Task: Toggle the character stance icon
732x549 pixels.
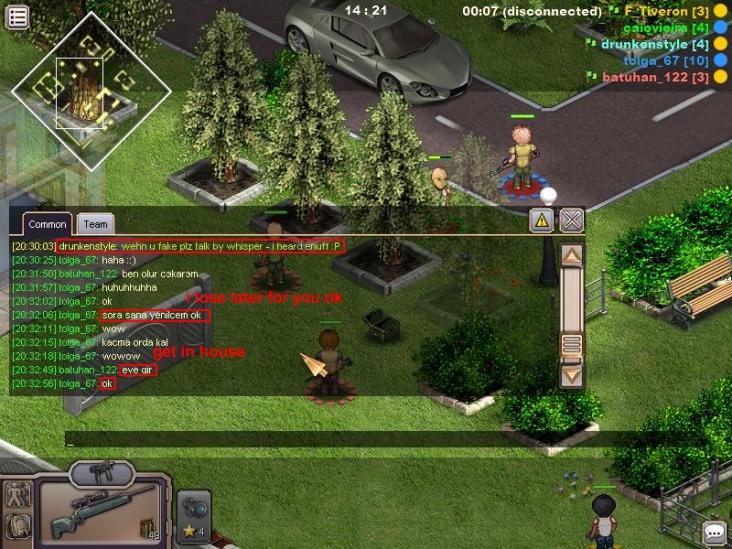Action: (x=16, y=494)
